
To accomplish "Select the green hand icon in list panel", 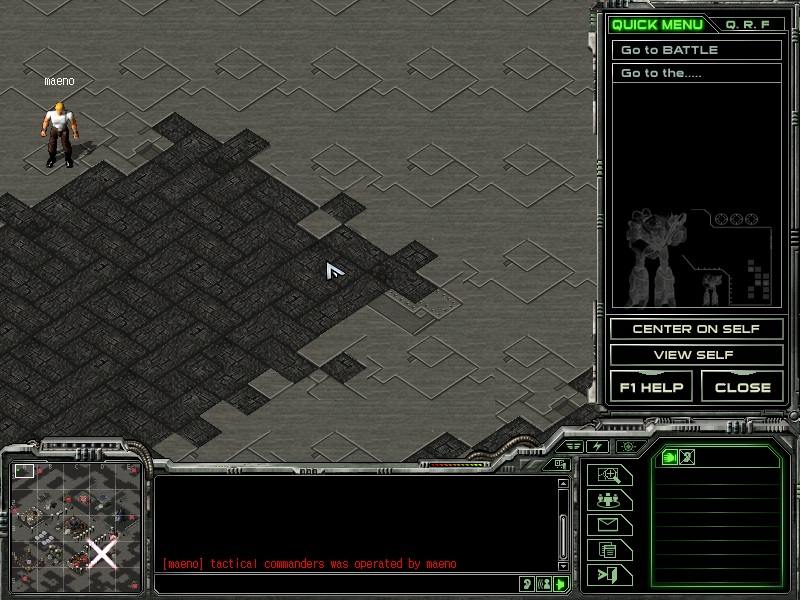I will tap(669, 457).
